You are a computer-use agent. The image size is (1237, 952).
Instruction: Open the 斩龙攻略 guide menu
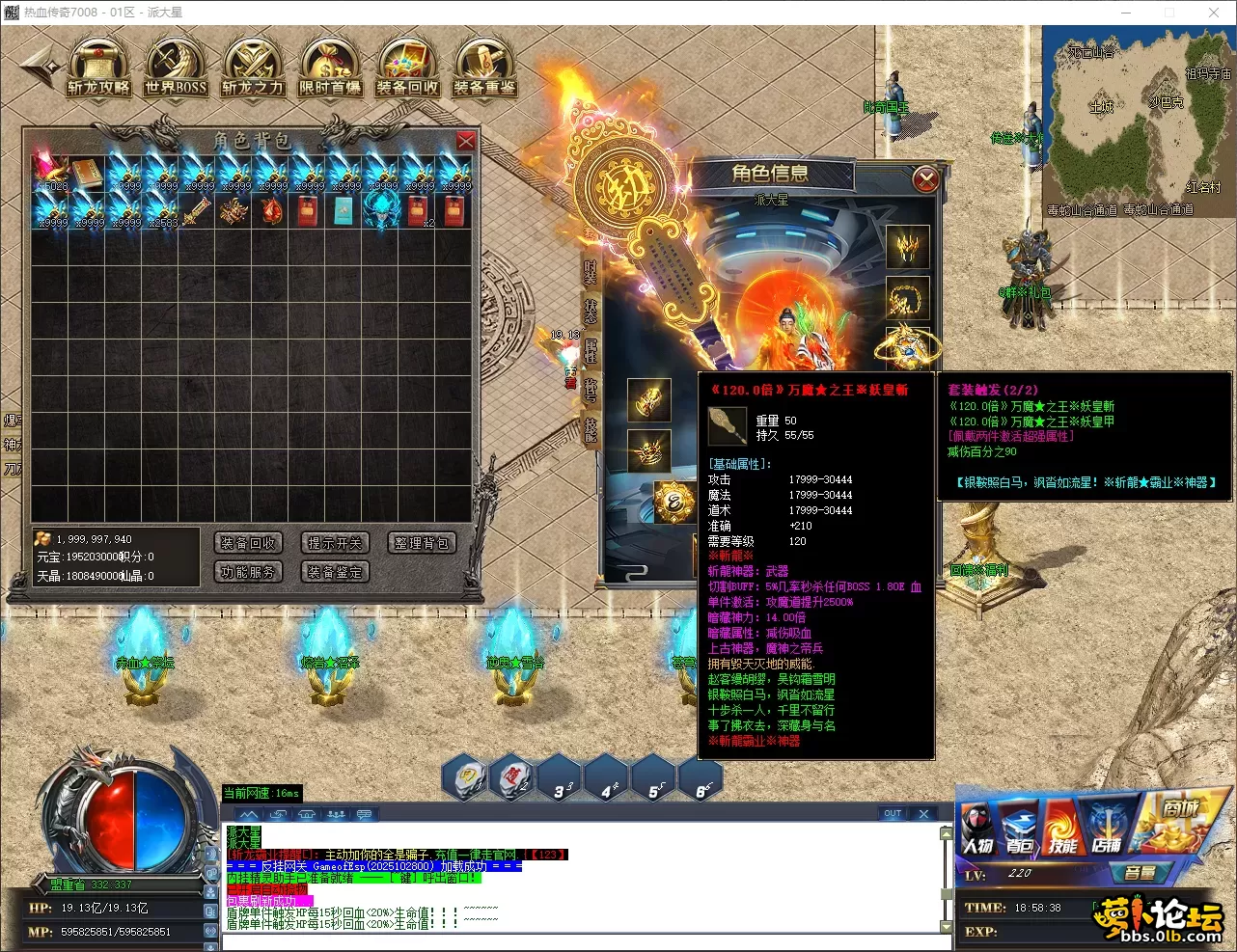(98, 68)
